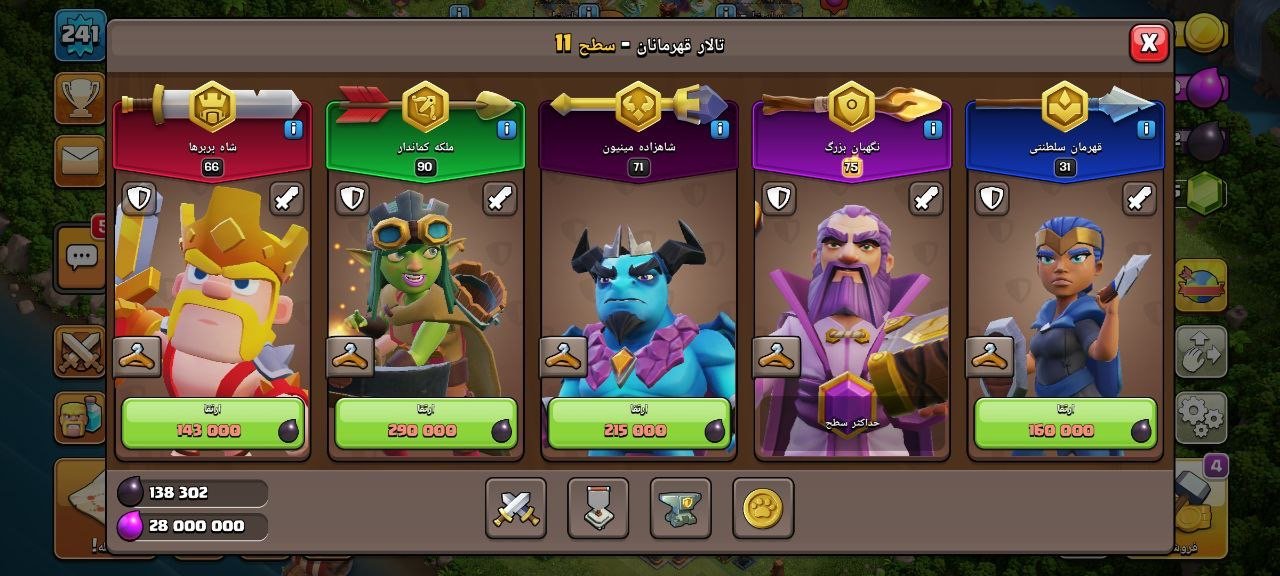Image resolution: width=1280 pixels, height=576 pixels.
Task: Toggle Royal Champion shield defense mode
Action: pos(992,199)
